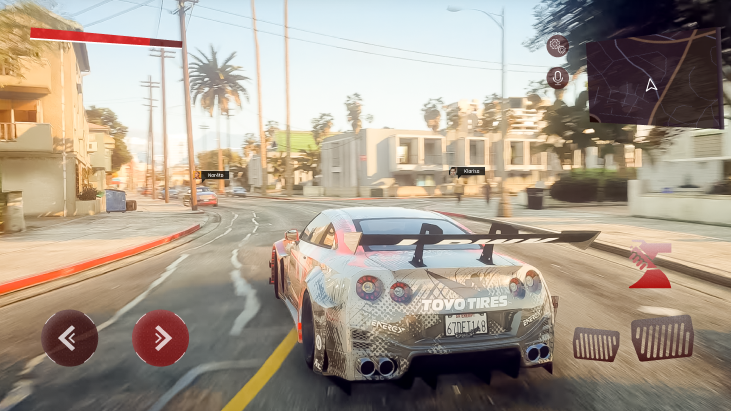Screen dimensions: 731x411
Task: Open the street minimap
Action: tap(654, 78)
